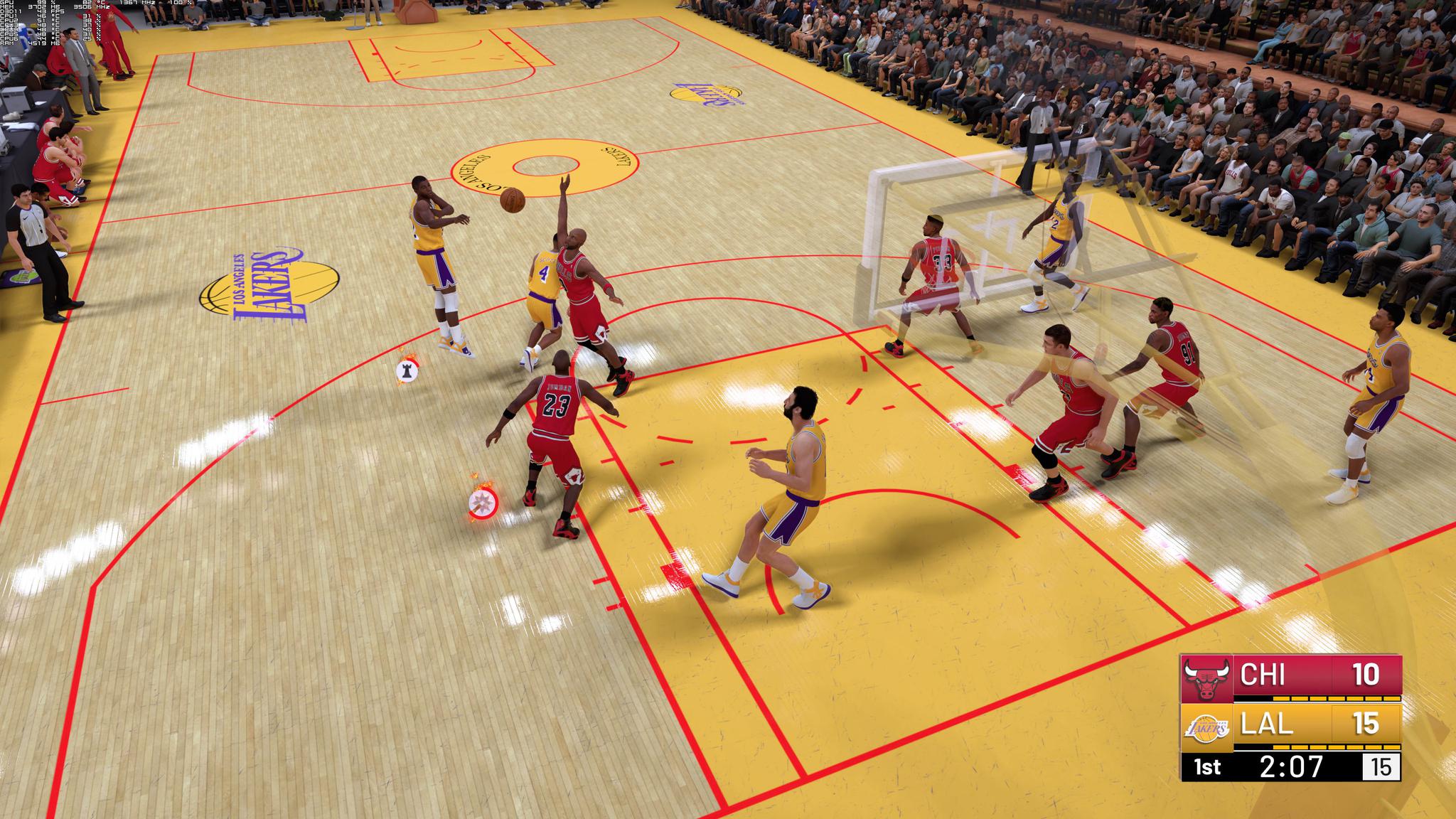The width and height of the screenshot is (1456, 819).
Task: Click the FPS counter showing 43
Action: coord(43,11)
